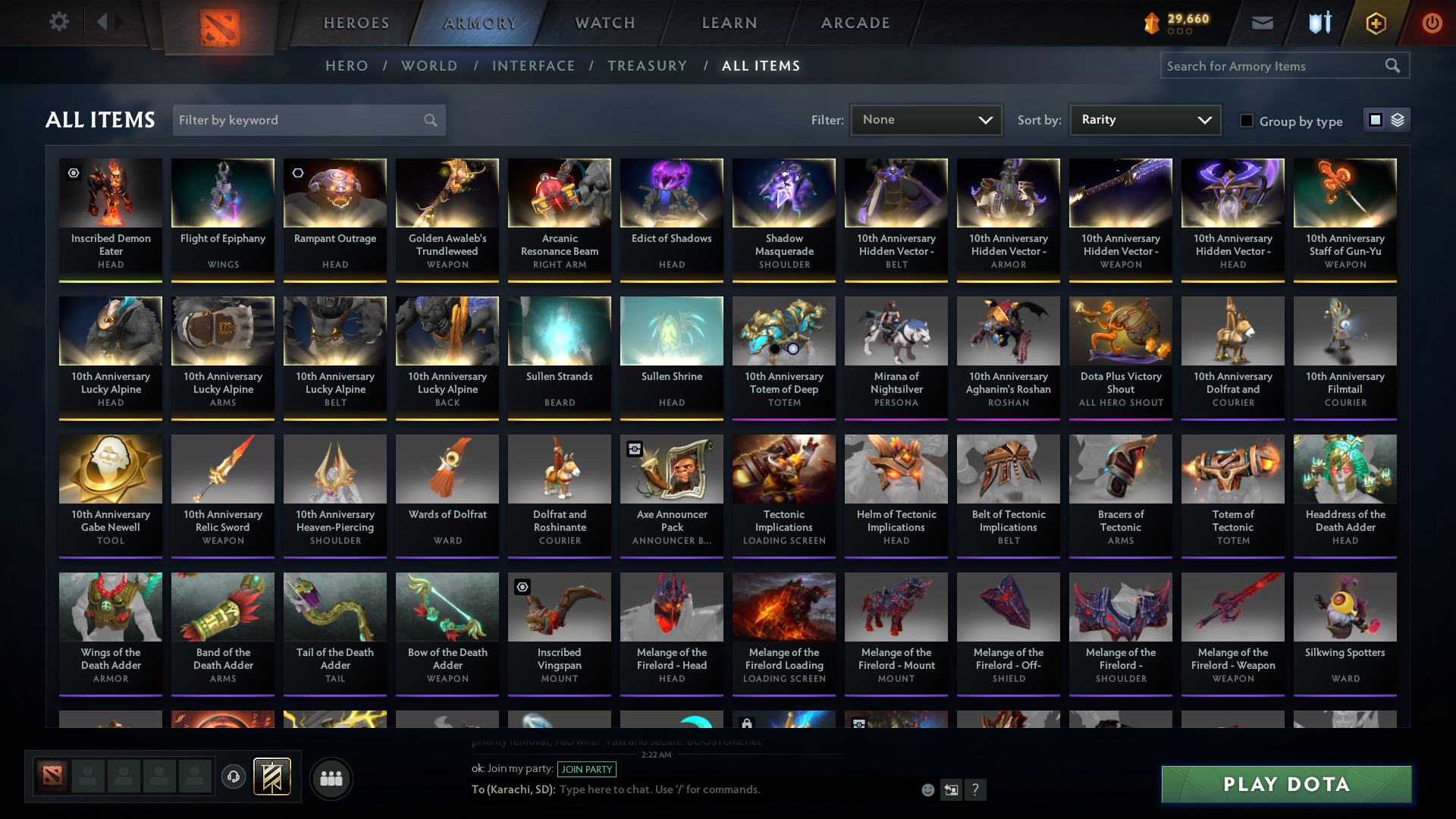Viewport: 1456px width, 819px height.
Task: Click the voice chat headset icon
Action: point(234,775)
